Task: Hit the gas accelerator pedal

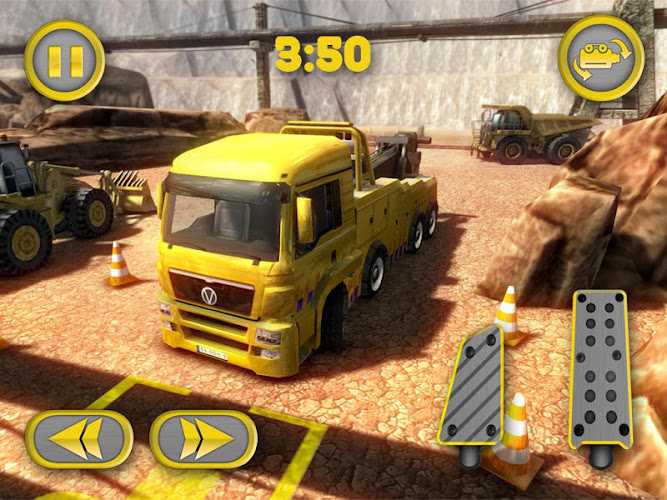Action: point(599,370)
